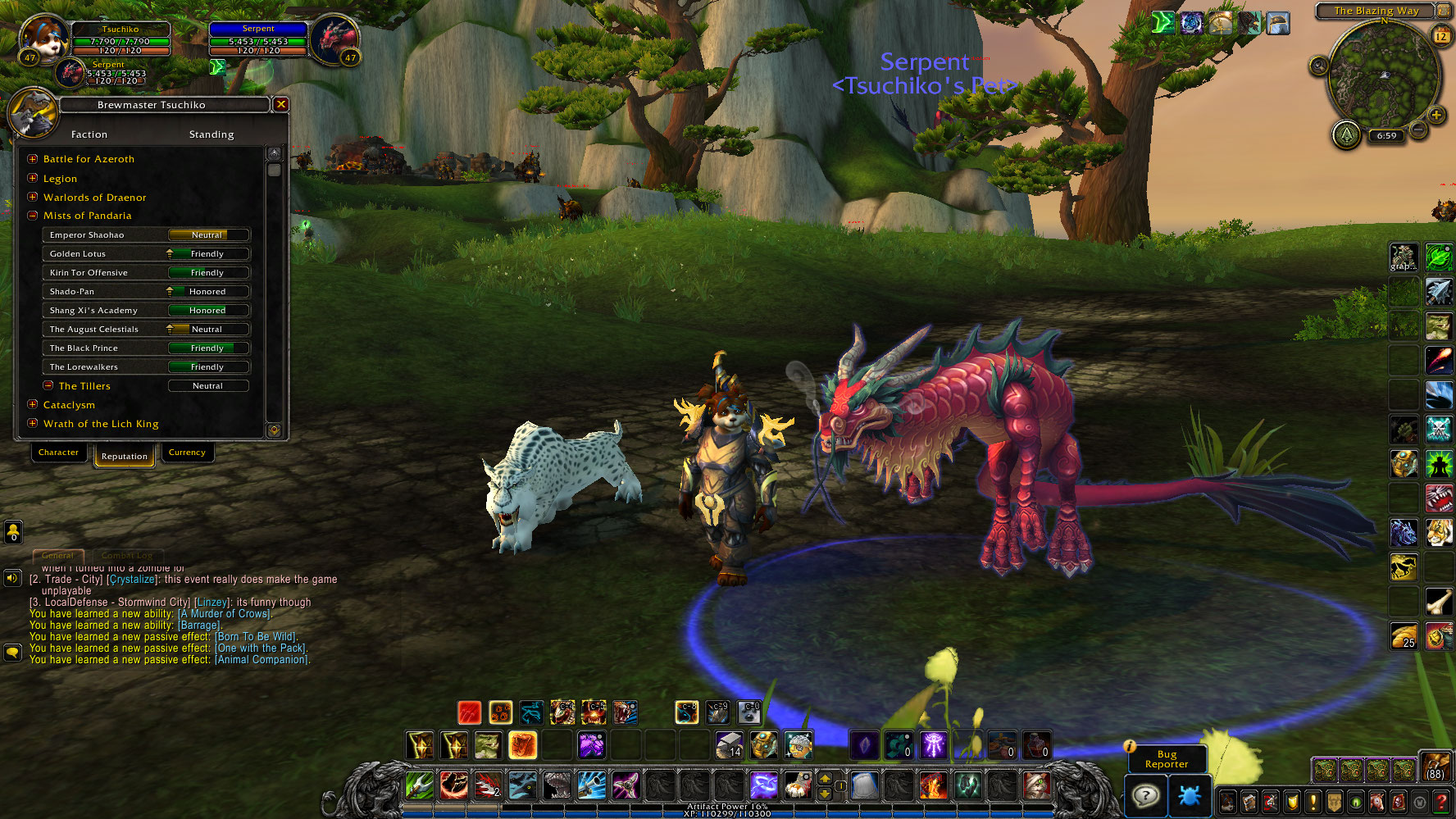The image size is (1456, 819).
Task: Expand the Battle for Azeroth faction group
Action: [33, 159]
